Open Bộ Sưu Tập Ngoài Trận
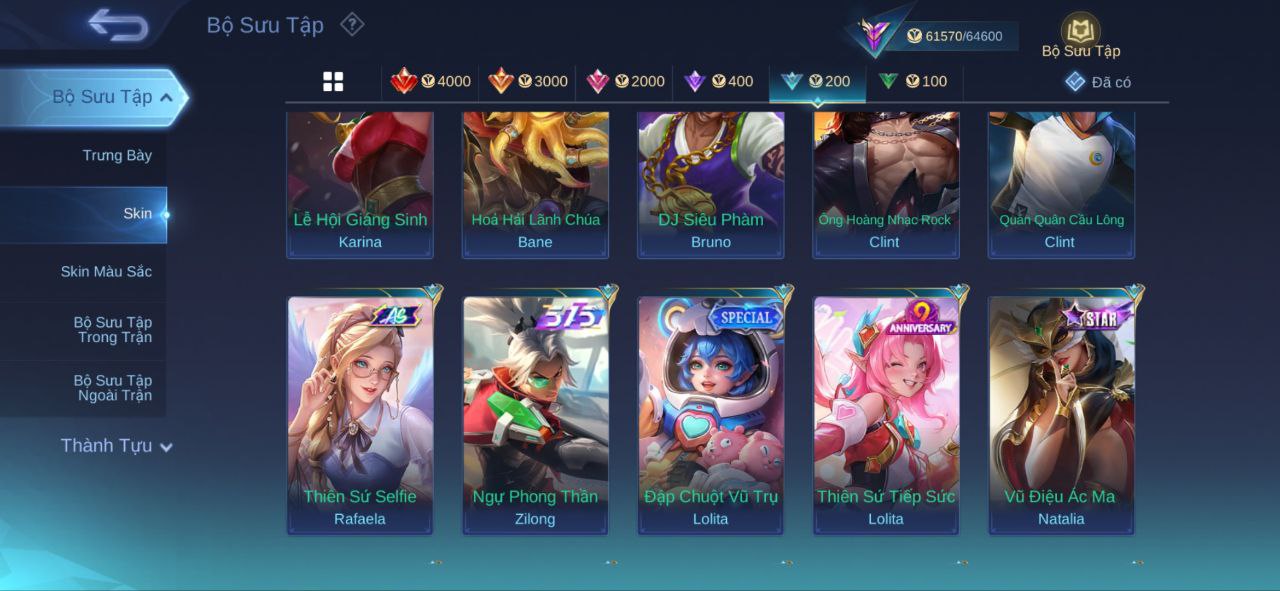This screenshot has height=591, width=1280. point(113,387)
